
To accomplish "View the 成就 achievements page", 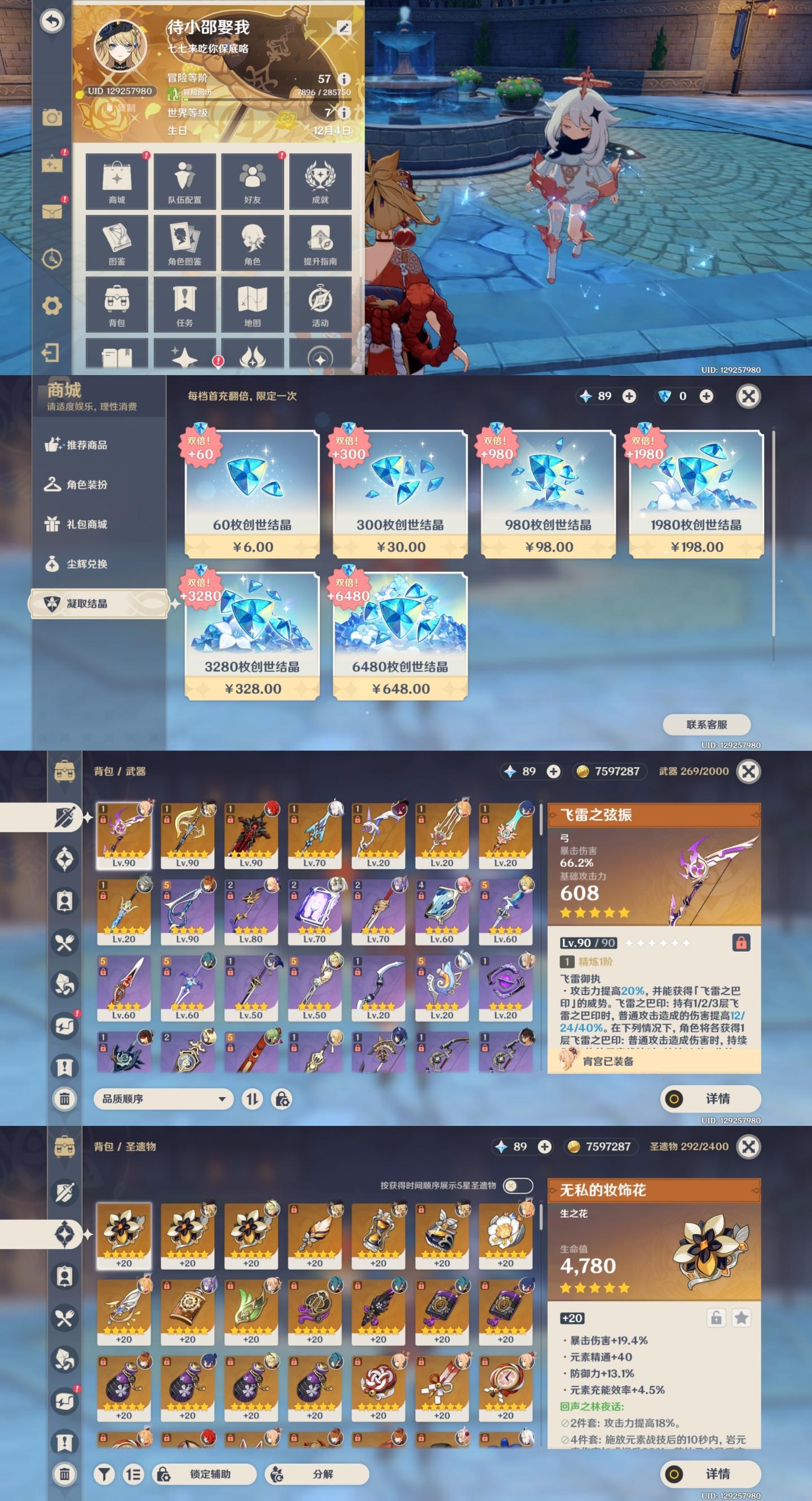I will pyautogui.click(x=320, y=181).
